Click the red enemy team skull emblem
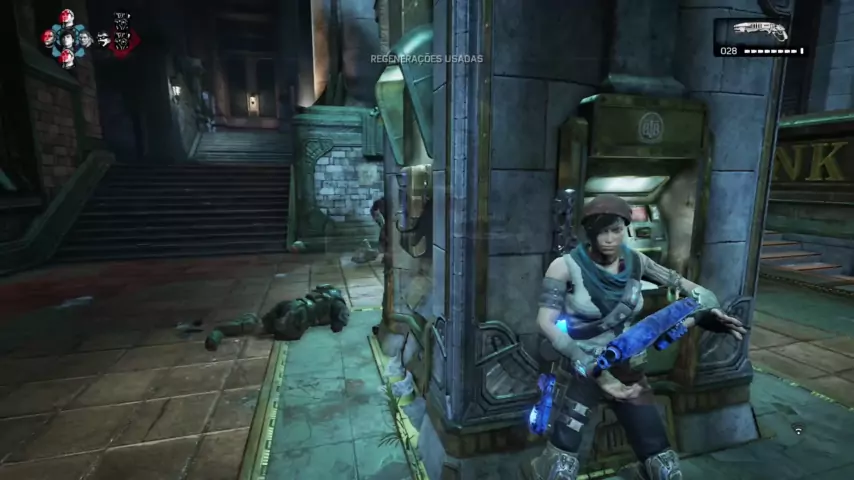 coord(122,36)
